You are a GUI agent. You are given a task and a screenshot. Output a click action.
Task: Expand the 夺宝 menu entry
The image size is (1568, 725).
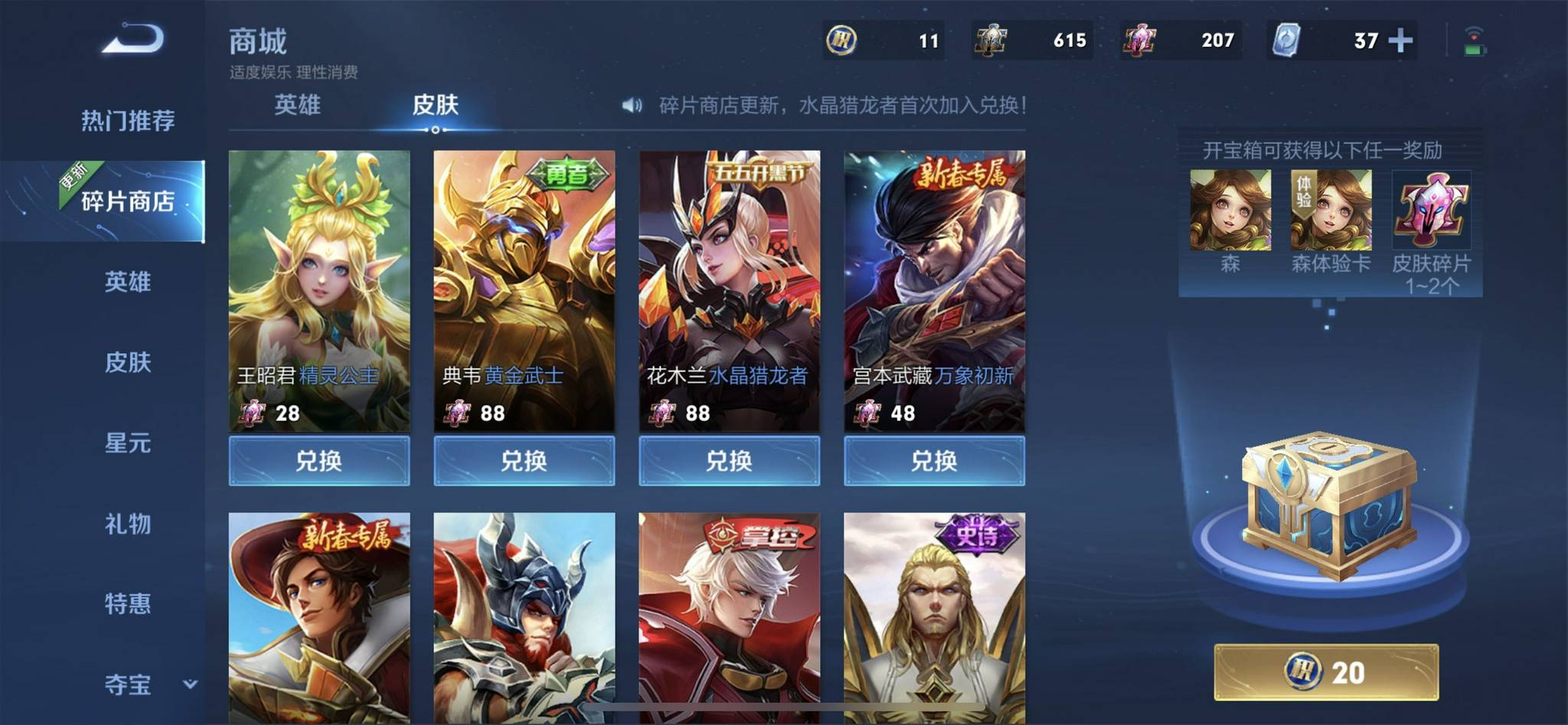(x=145, y=684)
